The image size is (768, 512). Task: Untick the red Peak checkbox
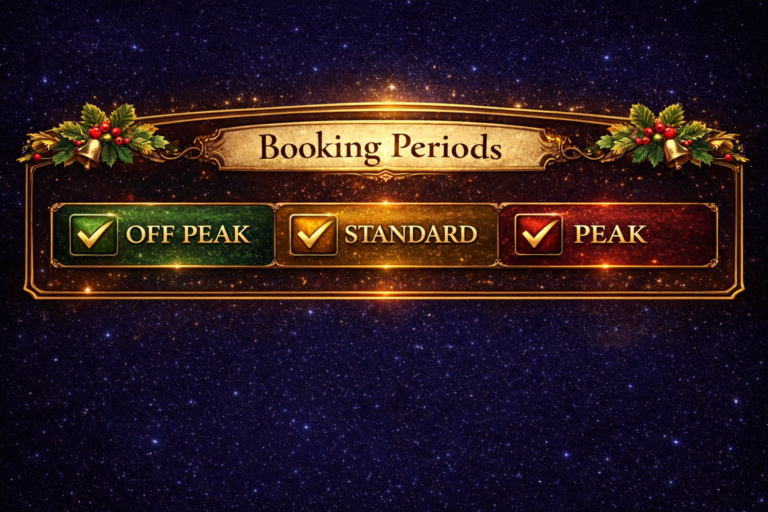538,235
